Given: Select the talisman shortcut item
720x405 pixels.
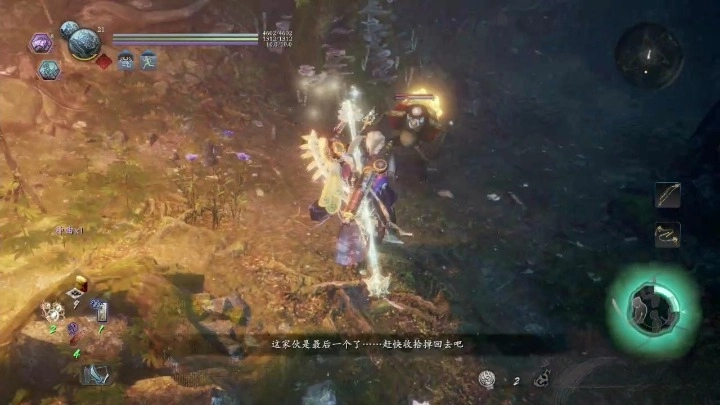Looking at the screenshot, I should 101,311.
